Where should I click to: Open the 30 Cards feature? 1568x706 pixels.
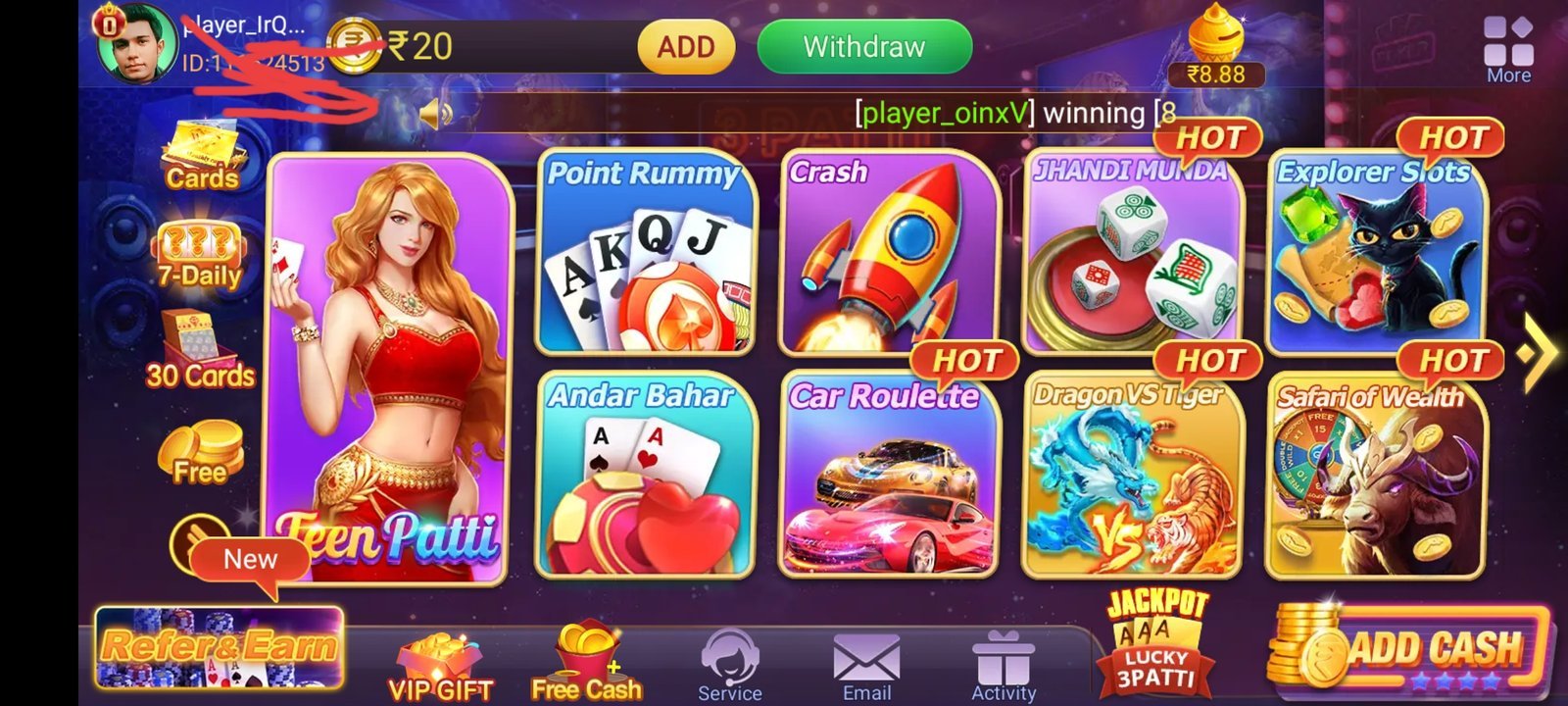203,348
